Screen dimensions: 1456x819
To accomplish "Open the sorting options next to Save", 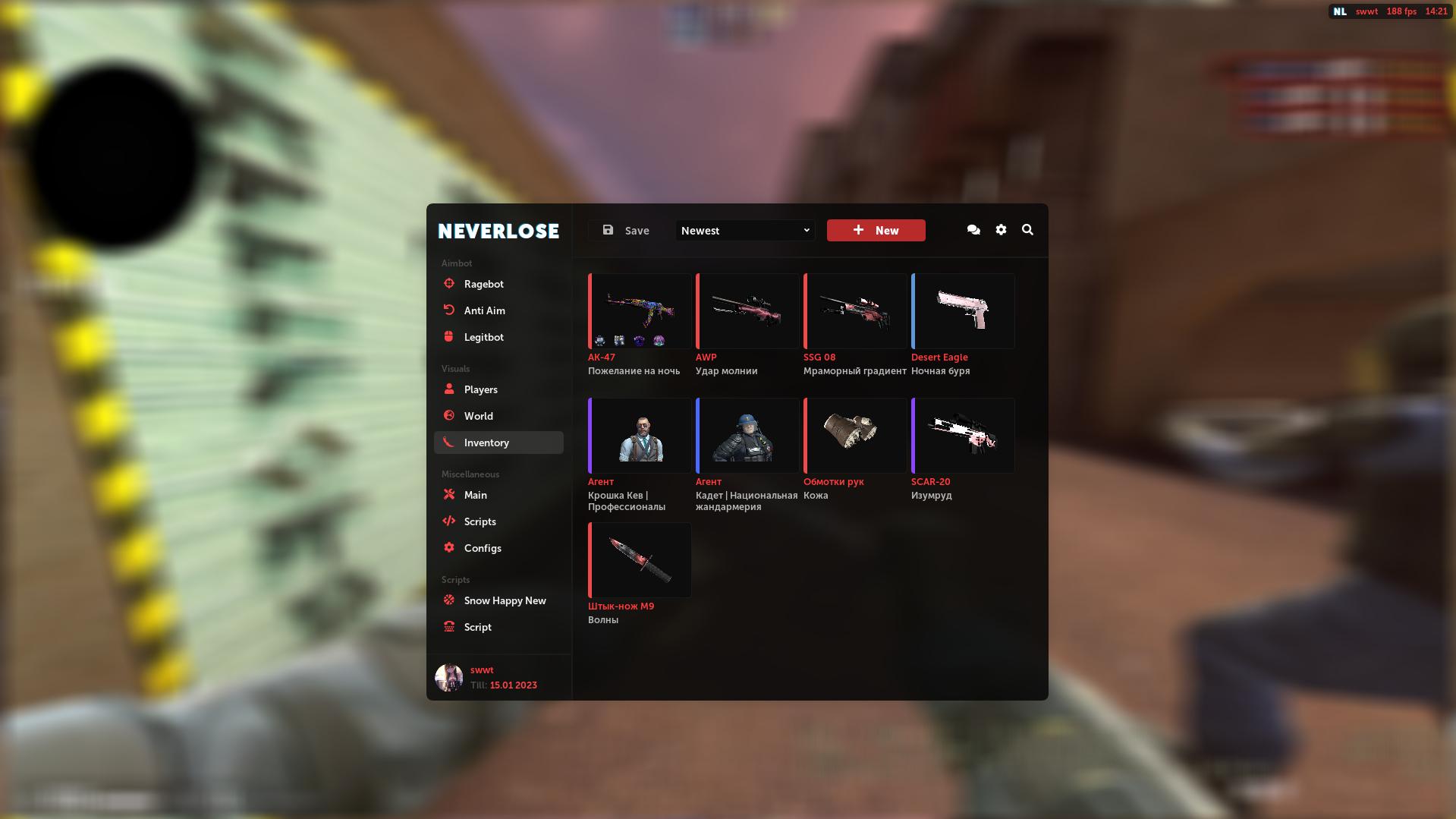I will (x=744, y=230).
